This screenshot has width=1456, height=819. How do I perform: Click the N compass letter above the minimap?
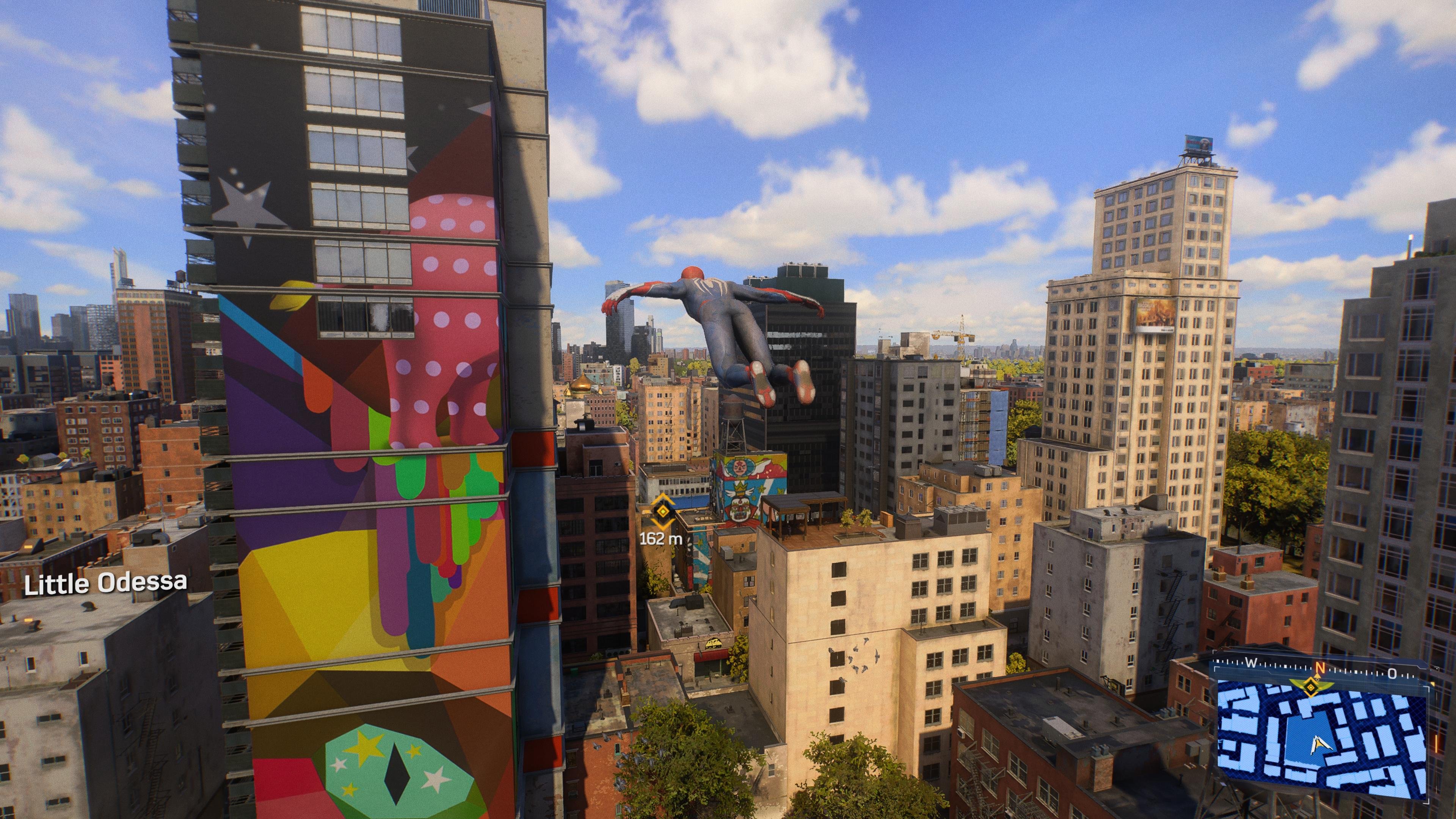tap(1320, 668)
